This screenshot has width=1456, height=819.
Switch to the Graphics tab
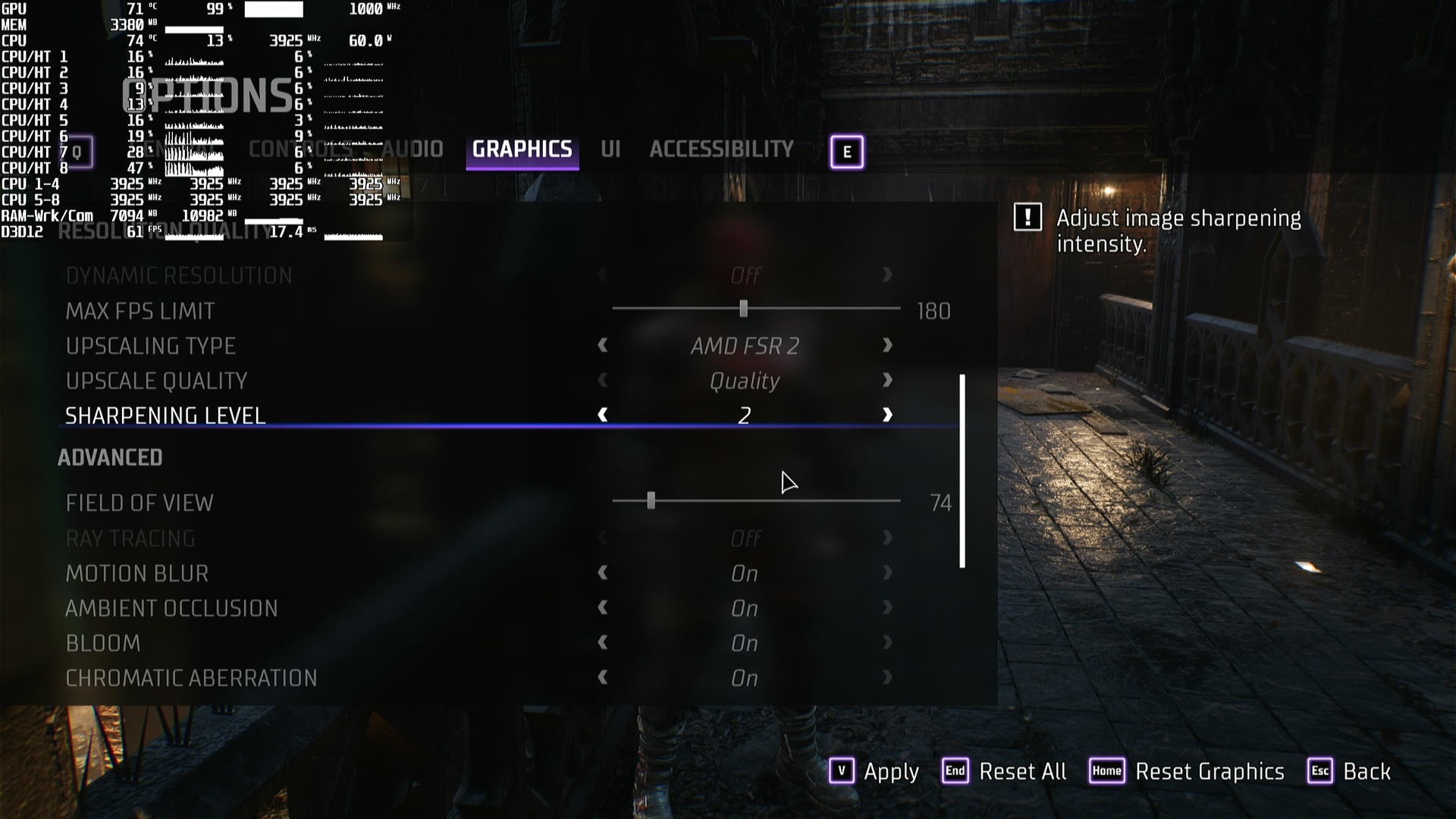(x=522, y=149)
